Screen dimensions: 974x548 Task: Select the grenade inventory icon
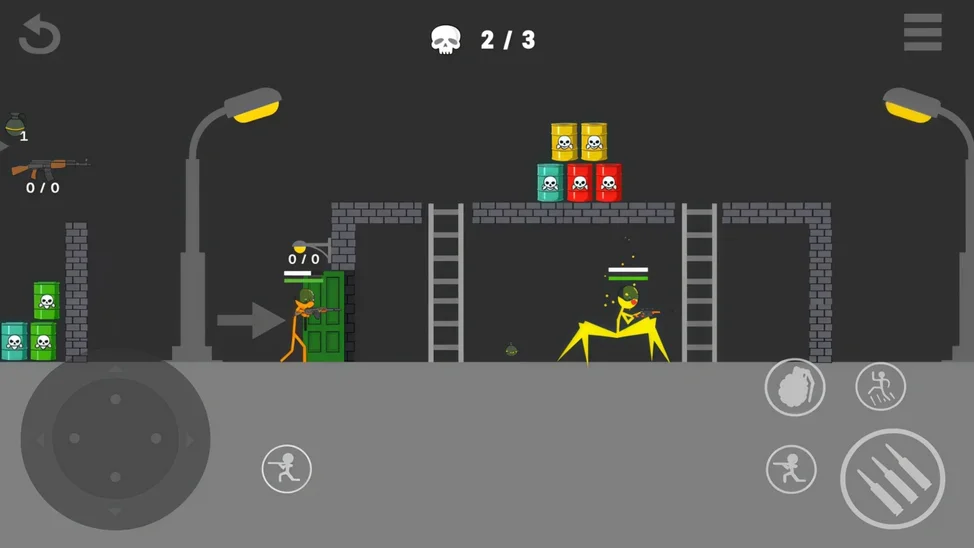click(x=16, y=125)
